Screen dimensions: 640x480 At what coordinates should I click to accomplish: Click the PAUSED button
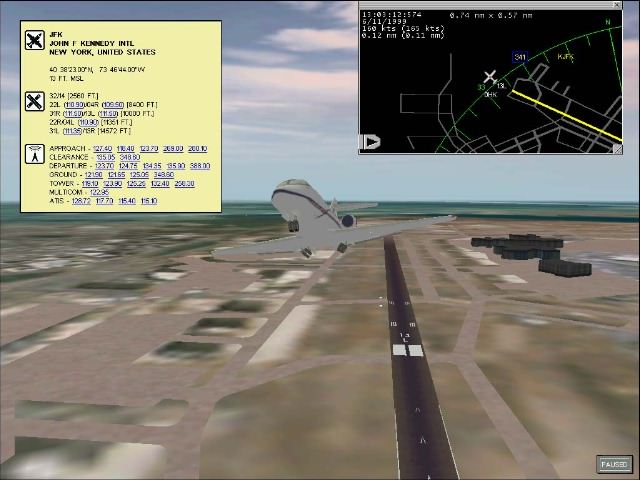click(x=614, y=464)
